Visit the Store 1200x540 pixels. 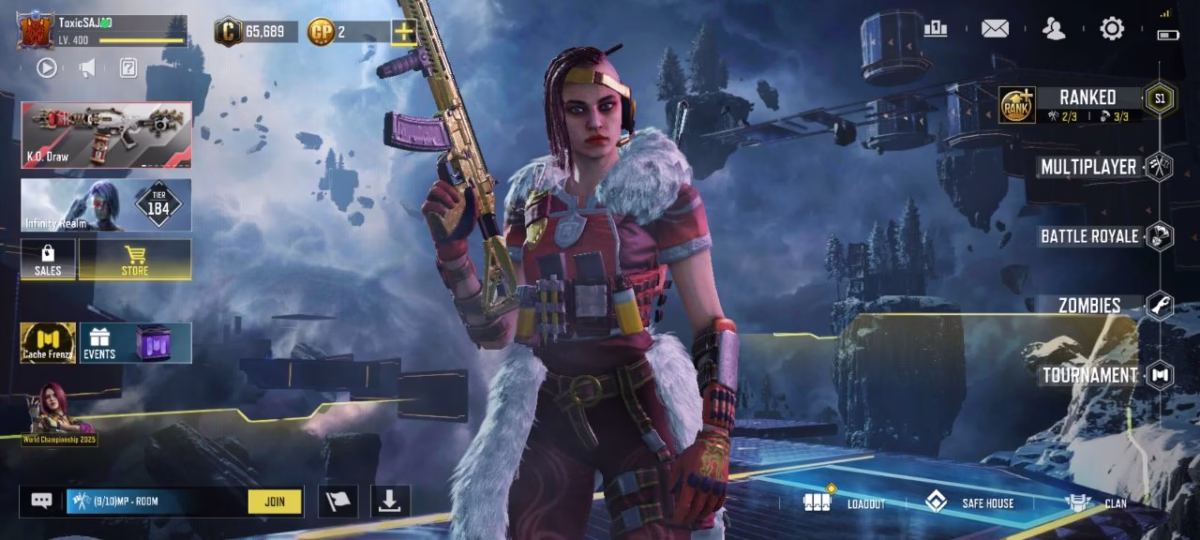pyautogui.click(x=135, y=259)
